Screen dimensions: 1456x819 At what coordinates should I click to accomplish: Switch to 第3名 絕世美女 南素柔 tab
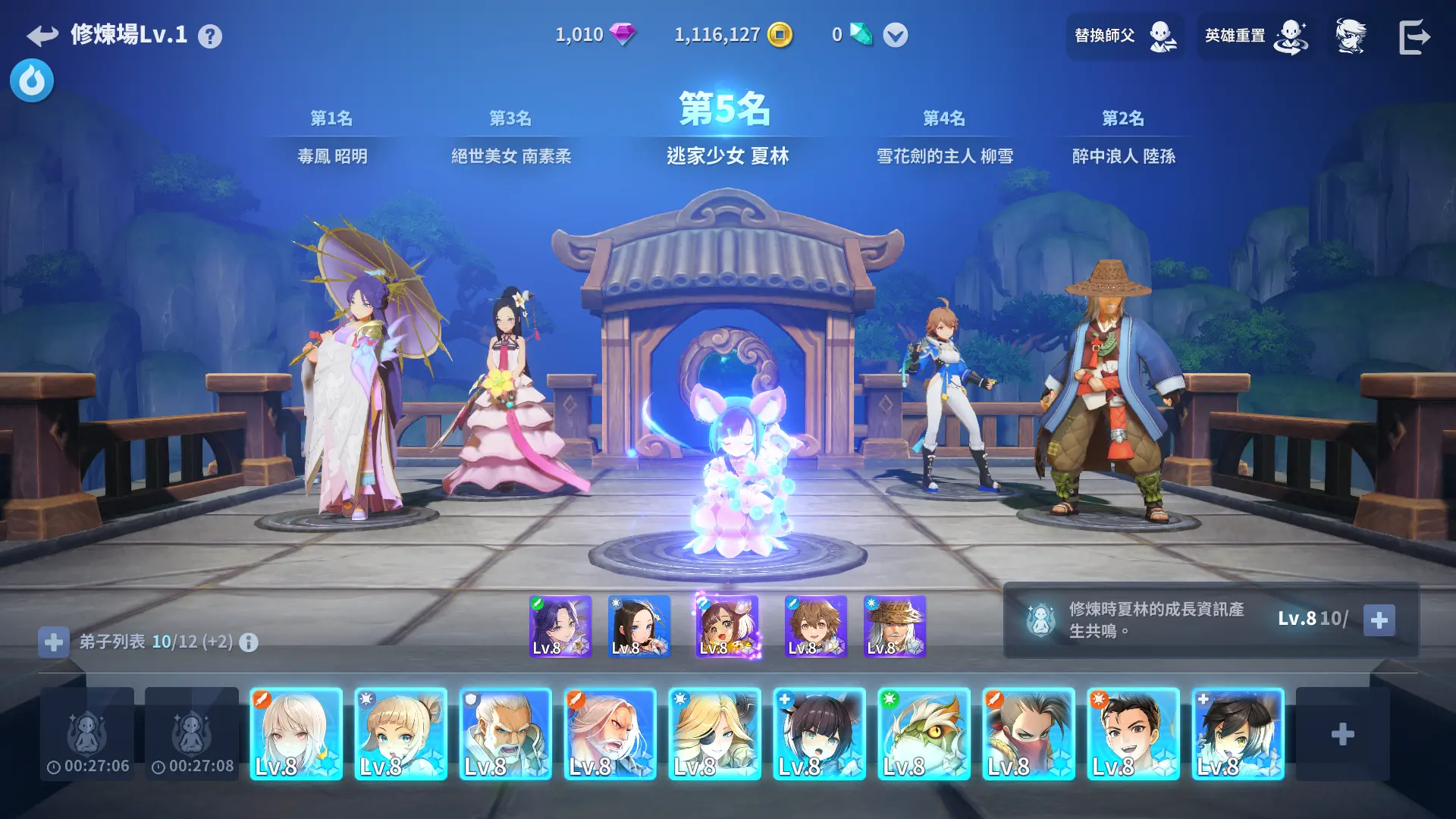[510, 137]
